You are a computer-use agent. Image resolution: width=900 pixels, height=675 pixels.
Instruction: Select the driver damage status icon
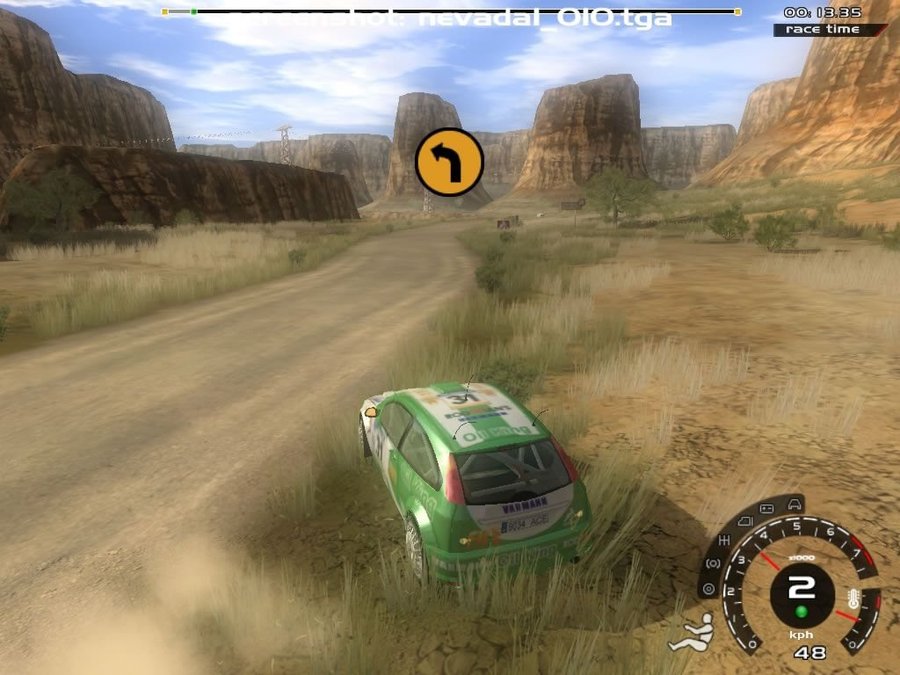coord(692,634)
